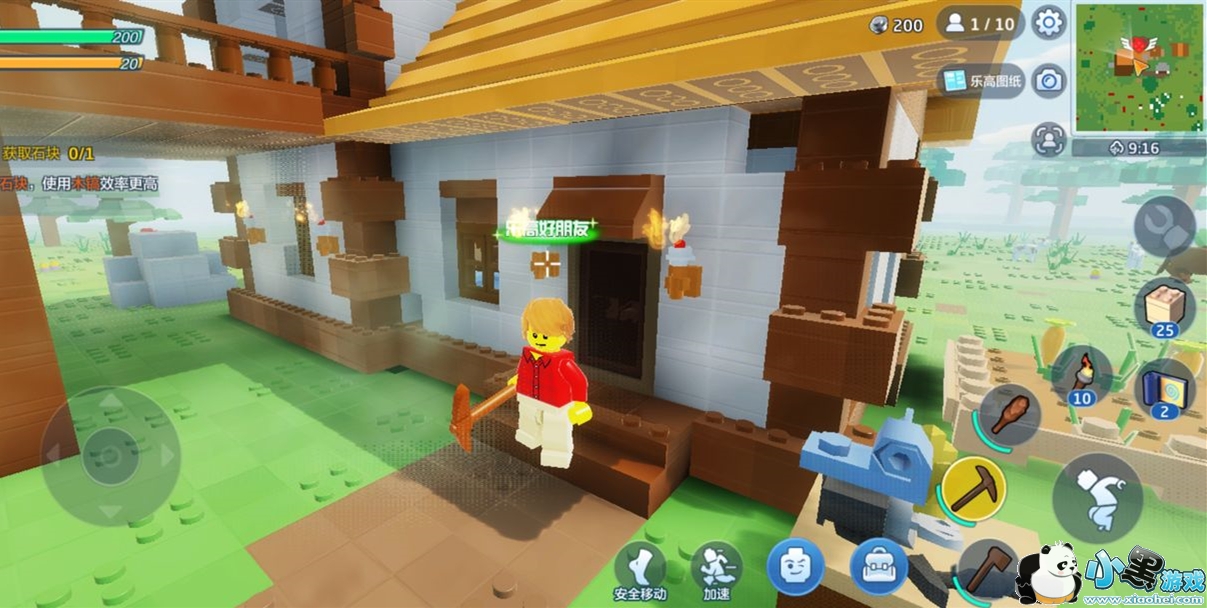This screenshot has height=608, width=1207.
Task: Open the backpack inventory
Action: coord(878,567)
